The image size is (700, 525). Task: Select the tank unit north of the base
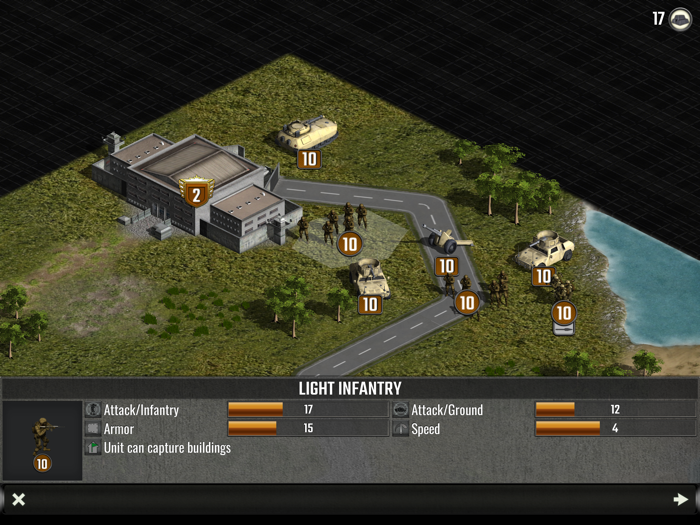pyautogui.click(x=307, y=133)
